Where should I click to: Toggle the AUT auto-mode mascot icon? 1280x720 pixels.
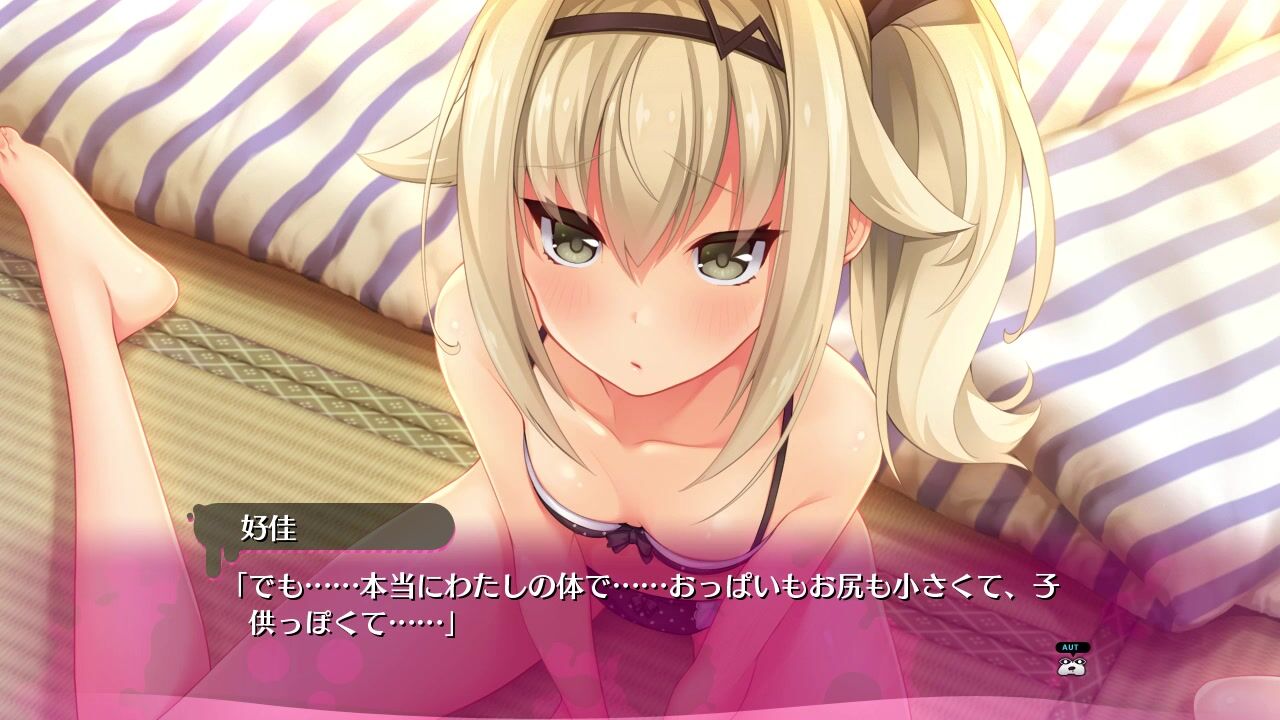tap(1072, 661)
